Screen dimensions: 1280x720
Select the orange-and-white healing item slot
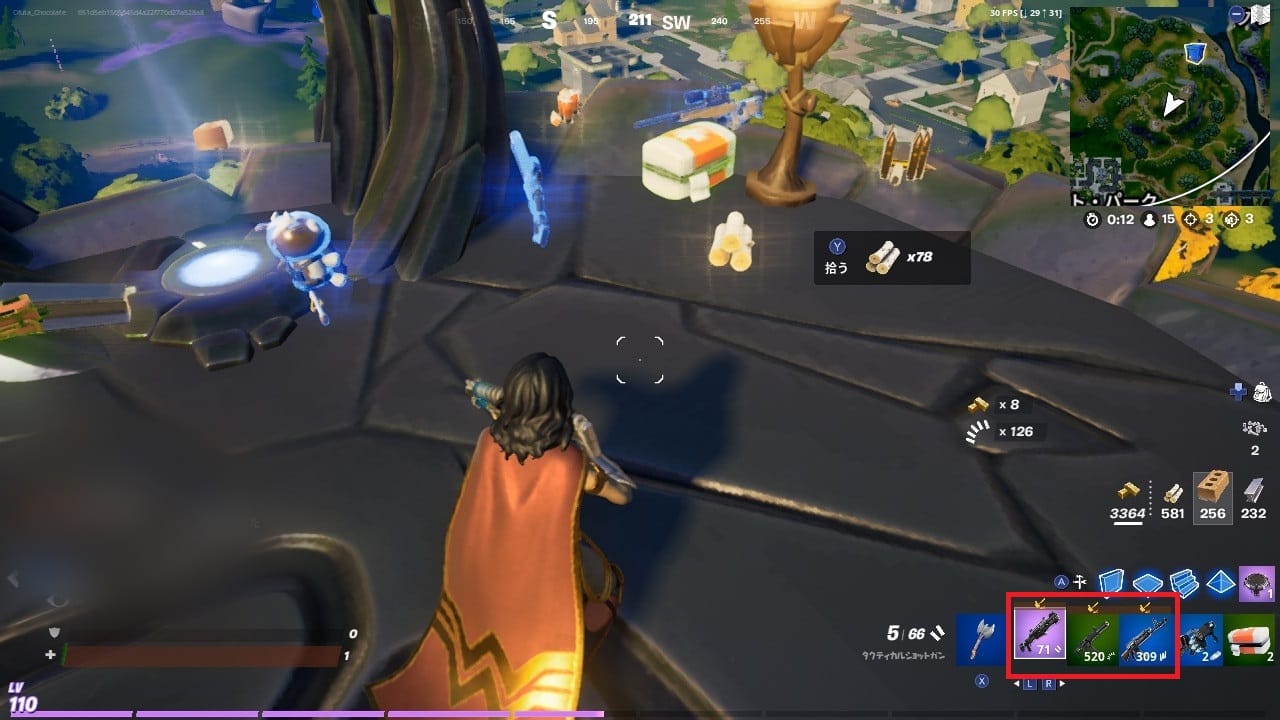pyautogui.click(x=1250, y=638)
